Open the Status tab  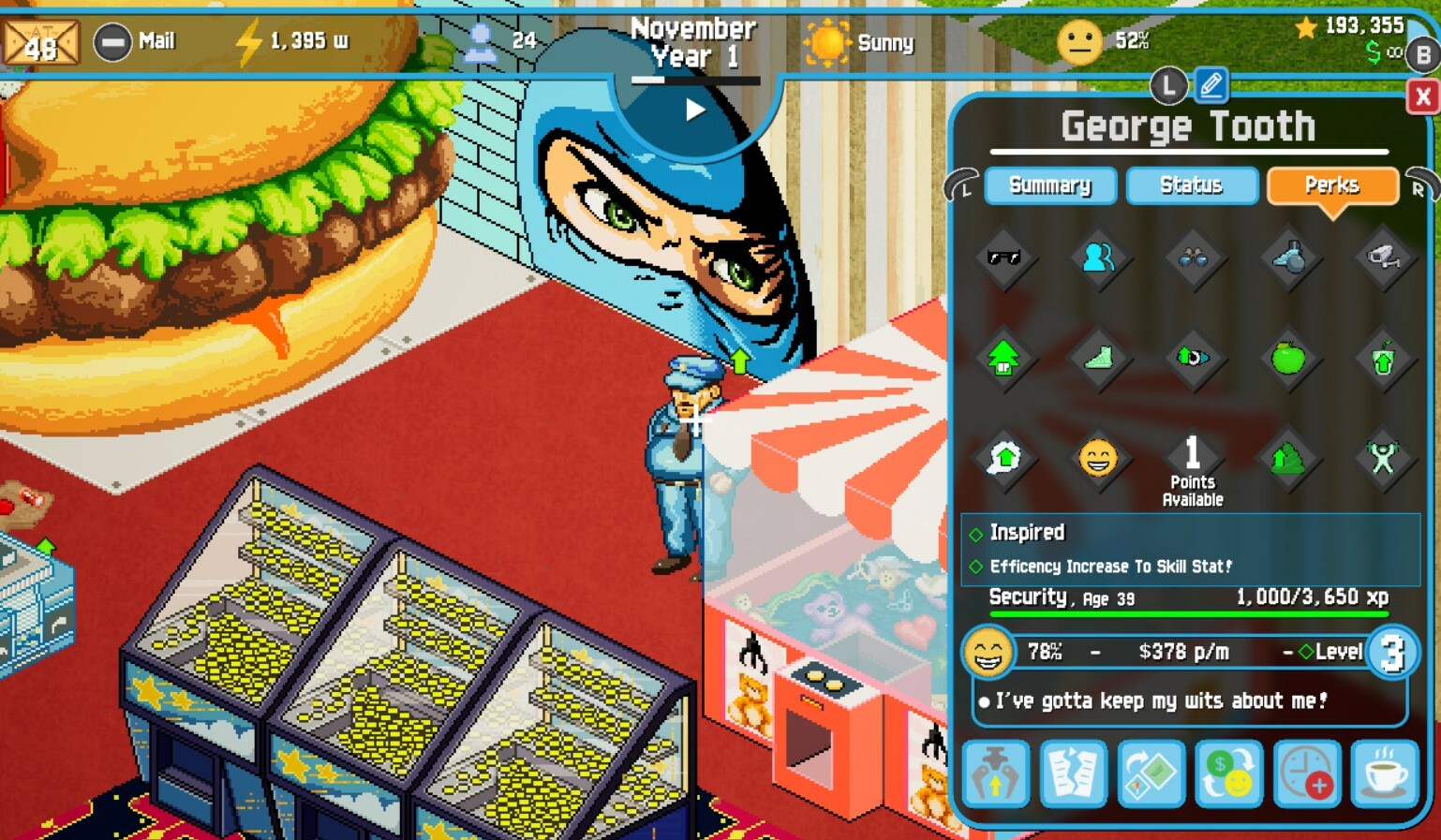tap(1192, 185)
